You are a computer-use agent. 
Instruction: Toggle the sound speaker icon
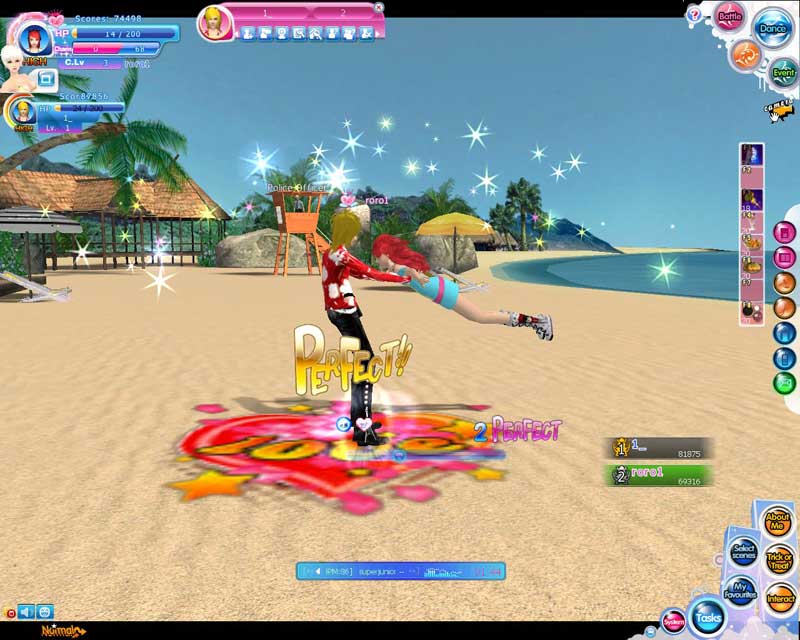pyautogui.click(x=26, y=612)
